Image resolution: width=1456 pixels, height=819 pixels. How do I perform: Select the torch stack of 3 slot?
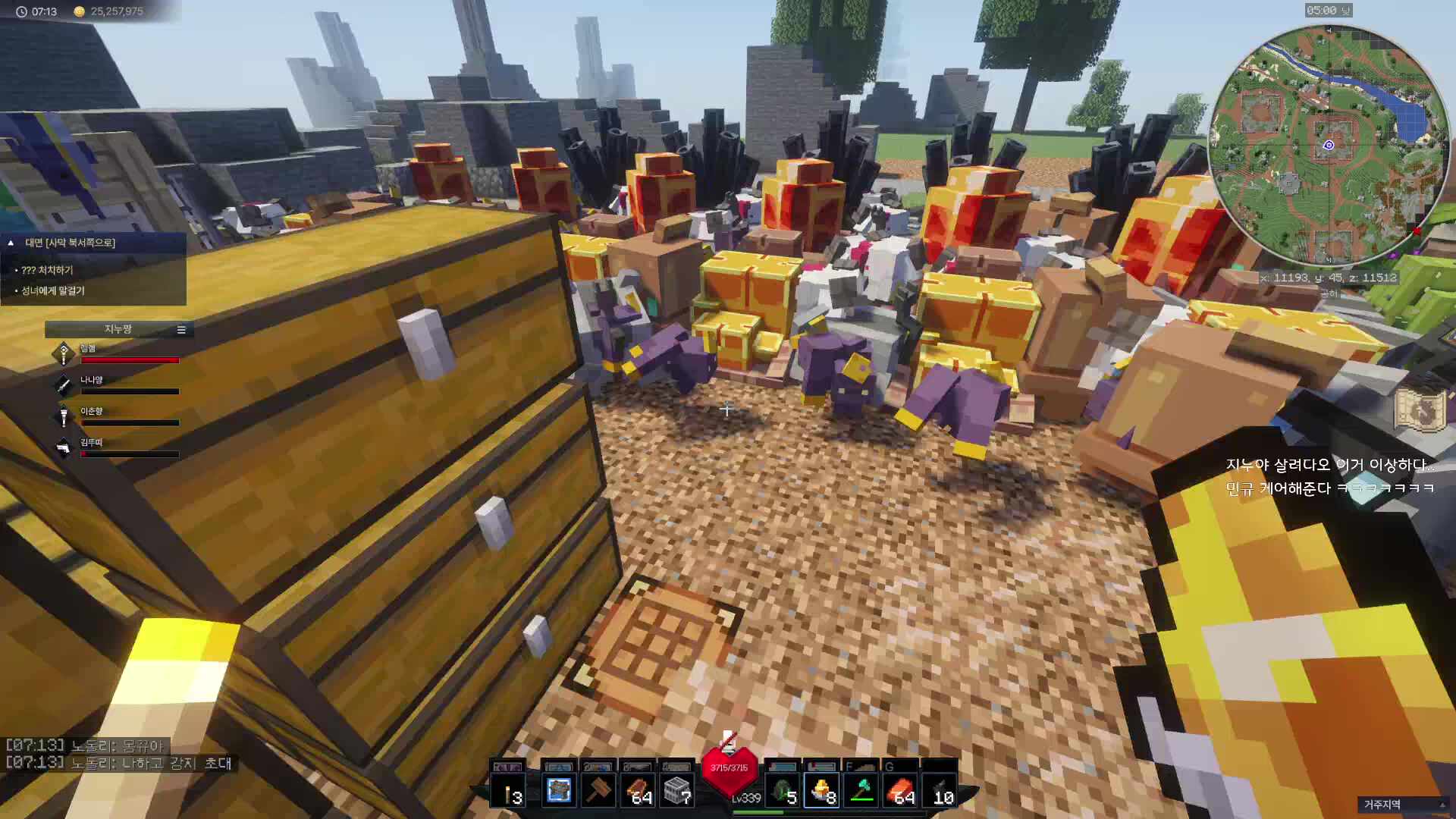point(508,791)
